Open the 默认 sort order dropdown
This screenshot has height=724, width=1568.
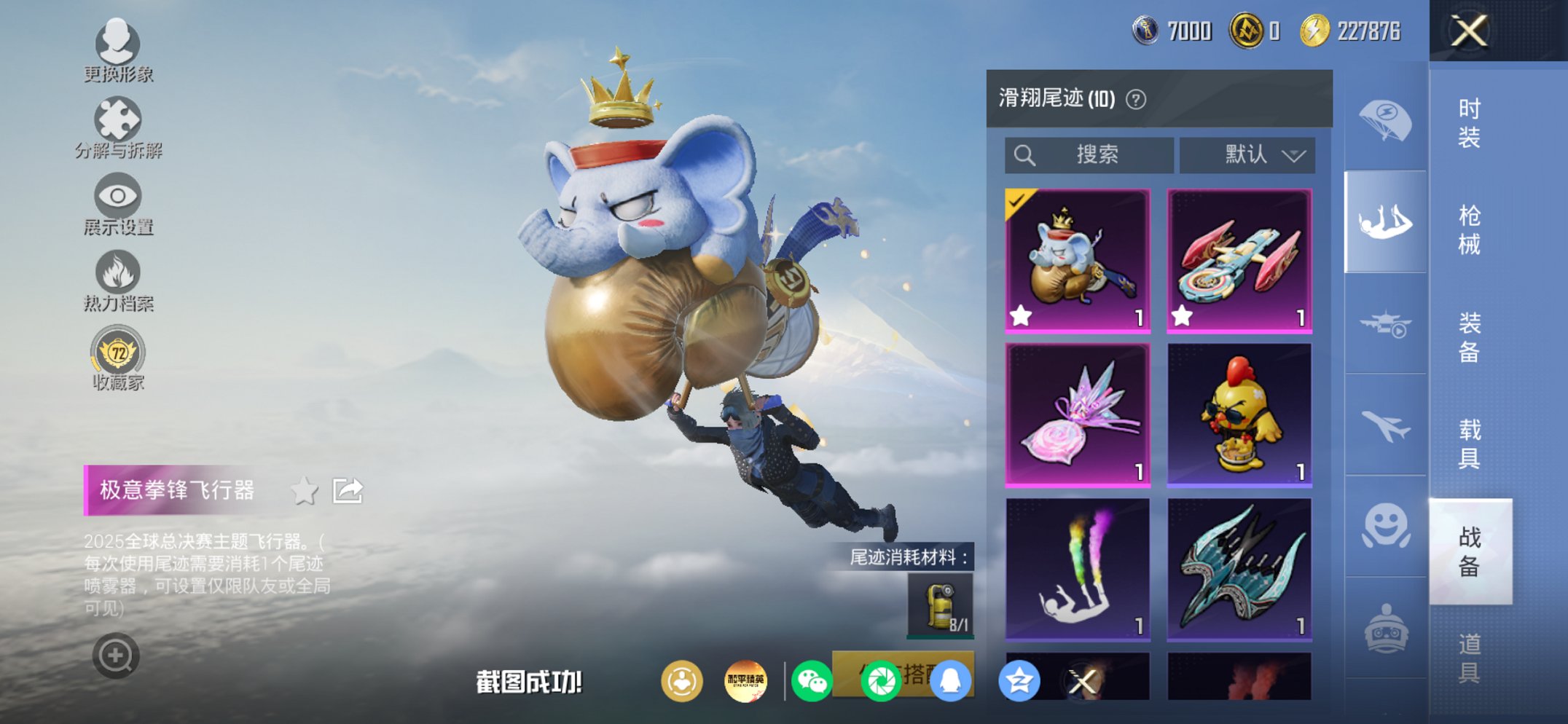pyautogui.click(x=1249, y=155)
